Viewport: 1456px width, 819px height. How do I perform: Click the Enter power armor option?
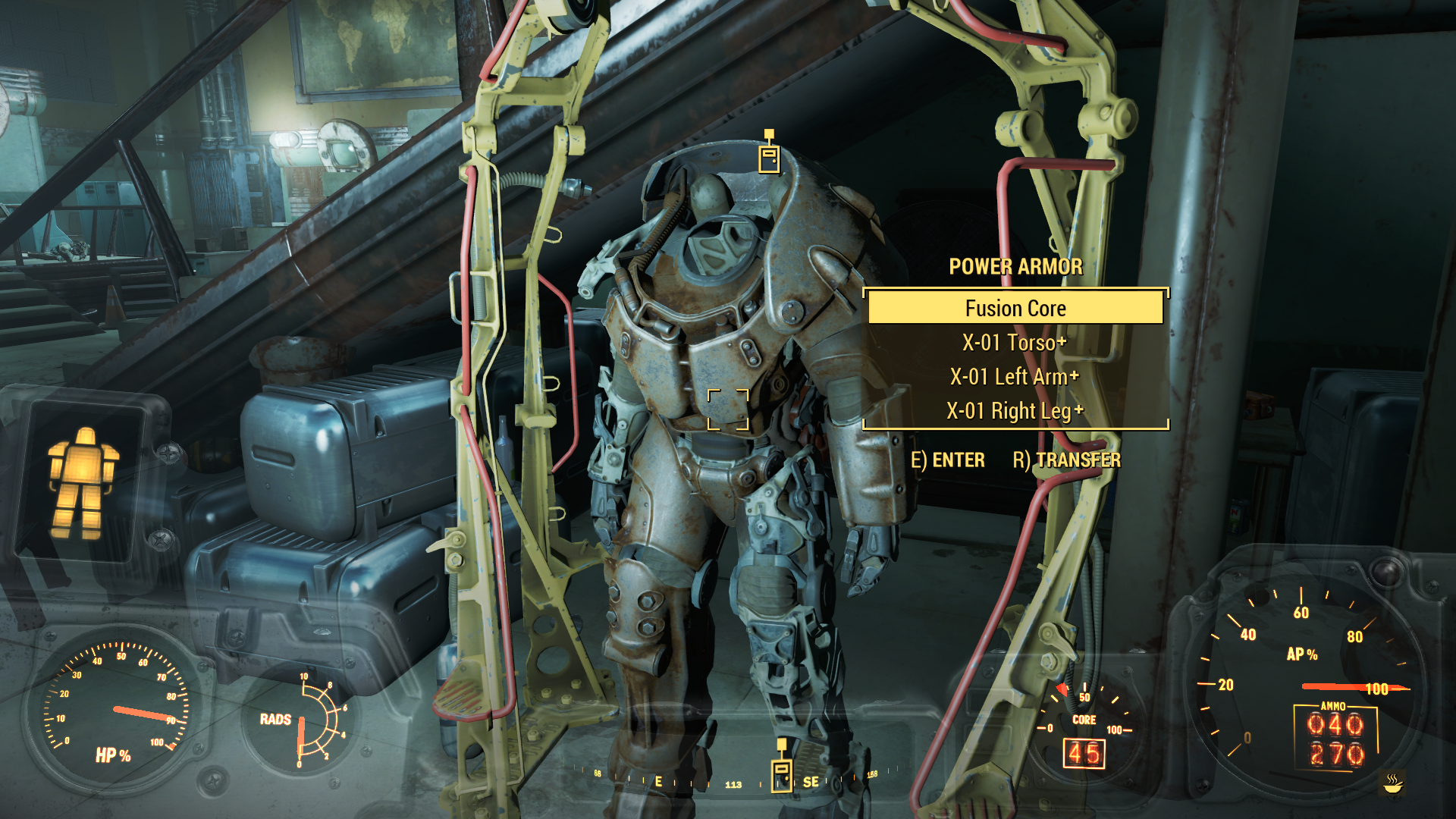tap(948, 460)
